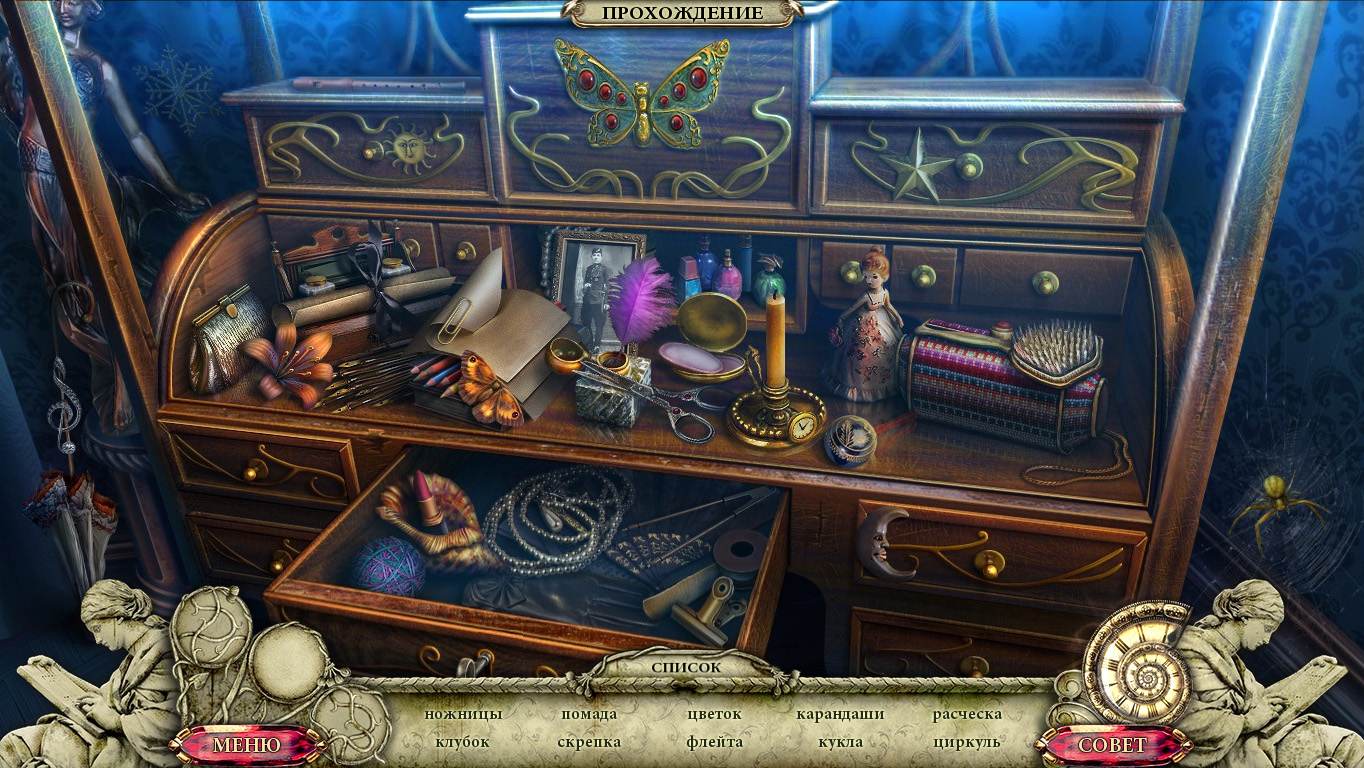1364x768 pixels.
Task: Open the МЕНЮ button
Action: [247, 745]
